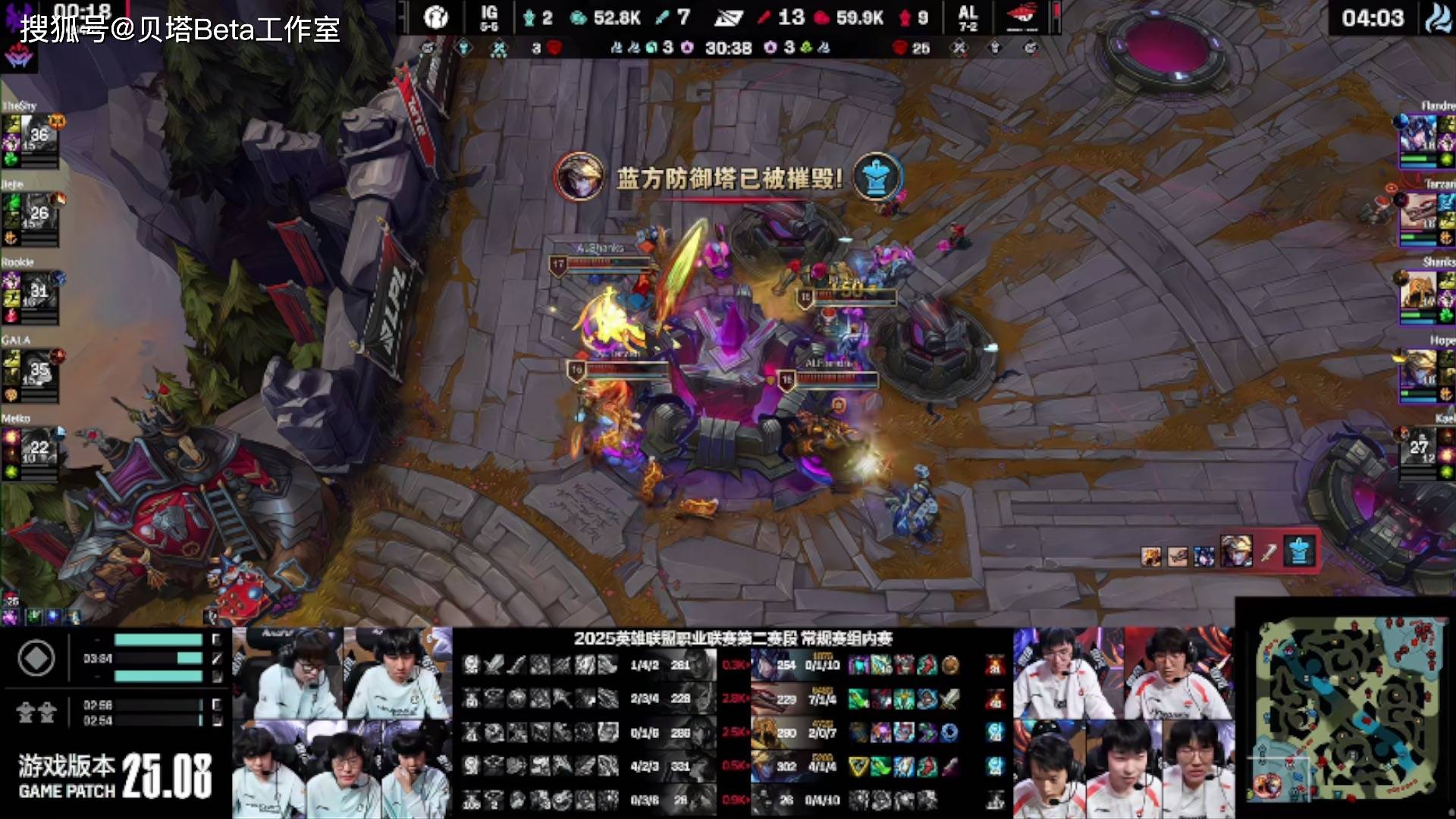Open the Sohu account watermark link
Viewport: 1456px width, 819px height.
click(180, 29)
